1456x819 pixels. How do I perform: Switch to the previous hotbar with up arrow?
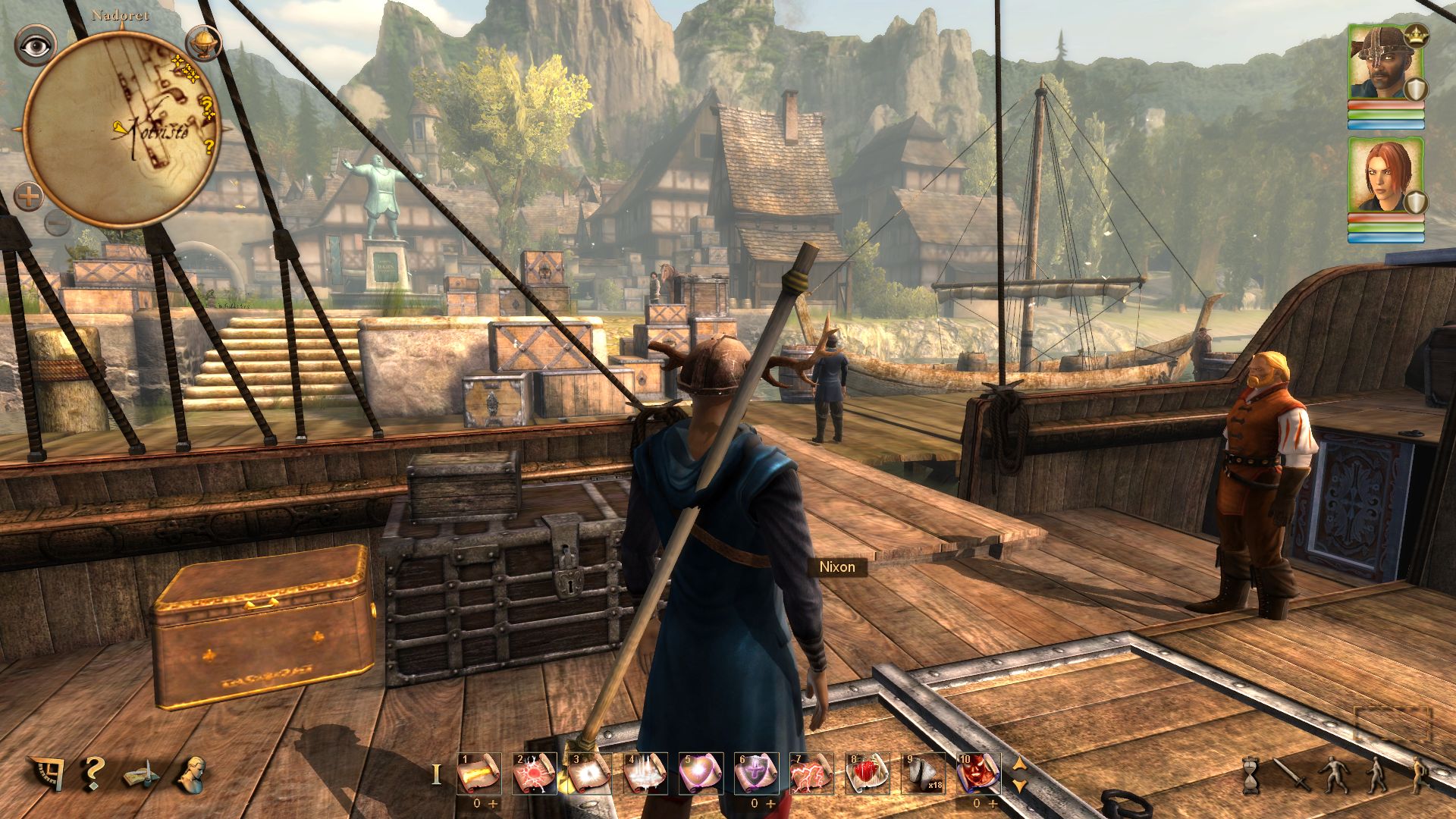tap(1020, 764)
